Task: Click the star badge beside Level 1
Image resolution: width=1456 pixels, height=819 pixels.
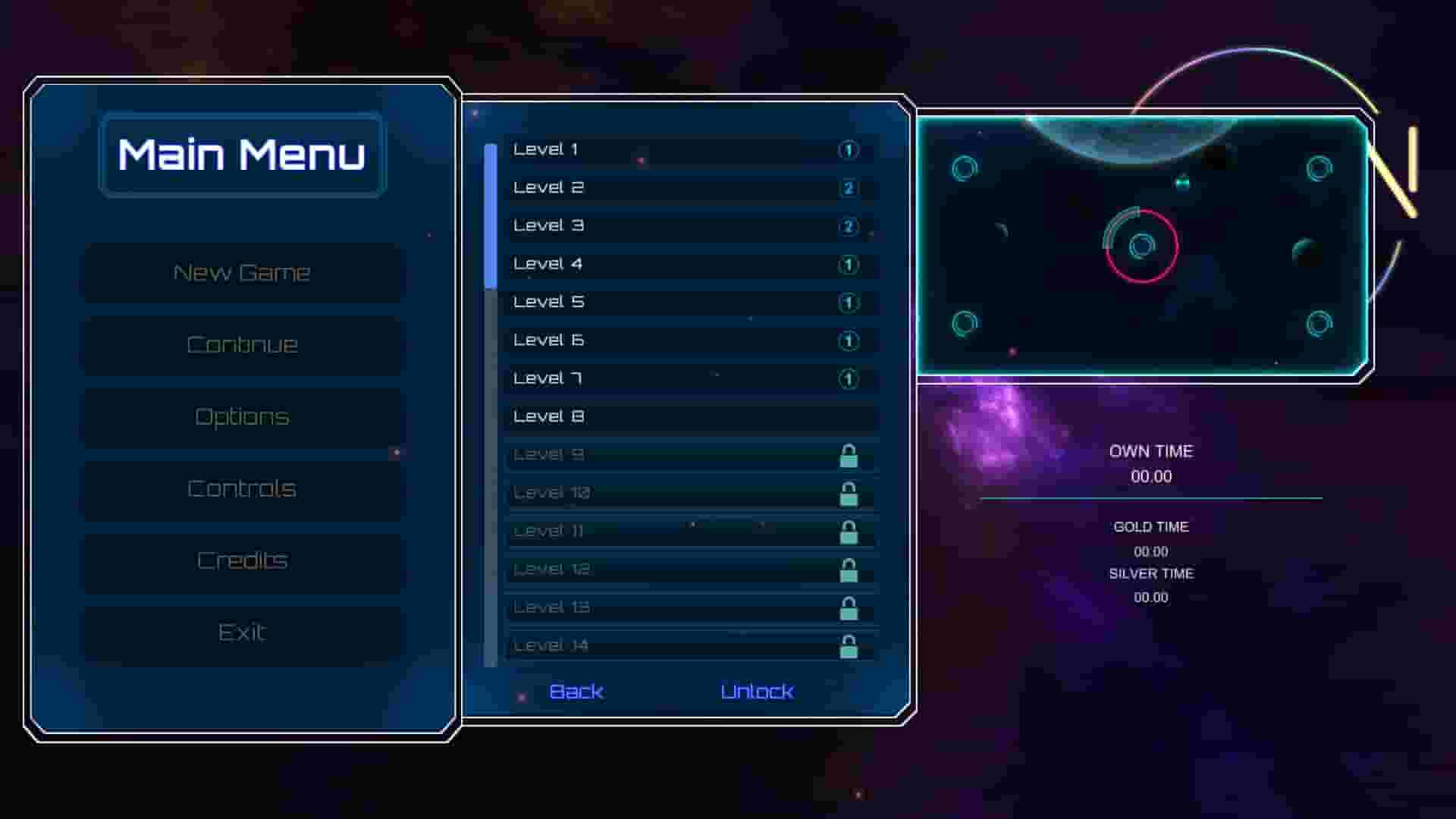Action: click(x=847, y=149)
